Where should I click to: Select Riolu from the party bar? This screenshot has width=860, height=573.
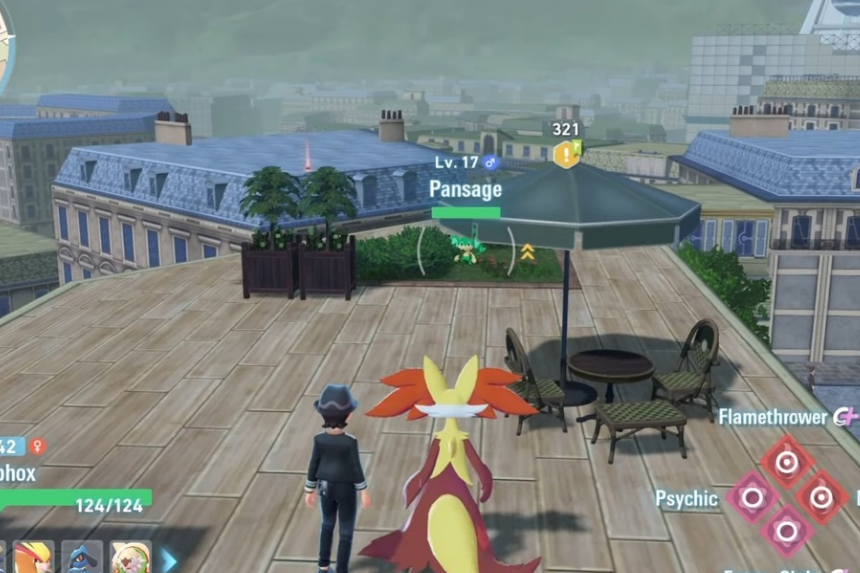point(82,557)
